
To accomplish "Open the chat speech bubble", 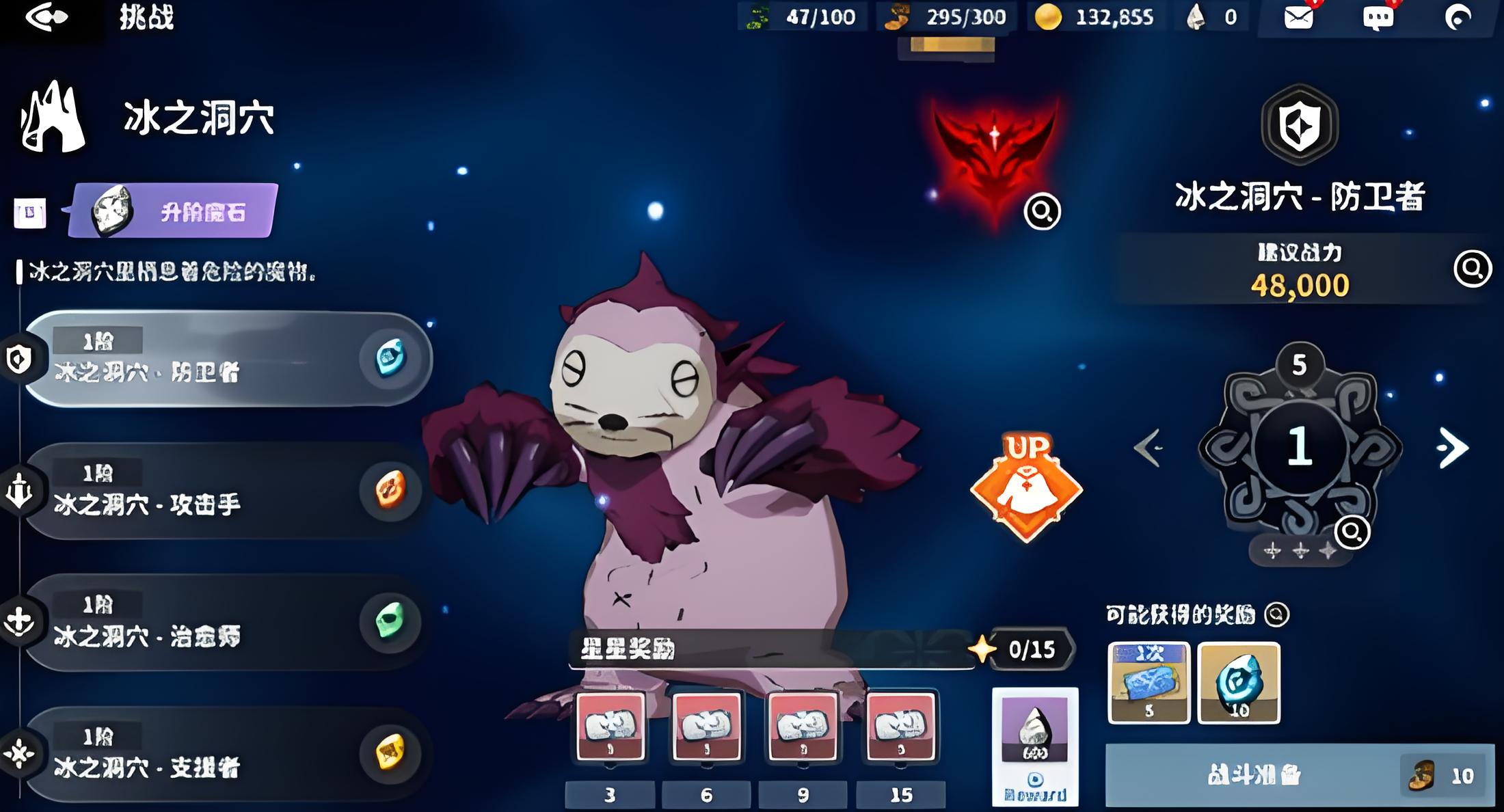I will pos(1378,18).
